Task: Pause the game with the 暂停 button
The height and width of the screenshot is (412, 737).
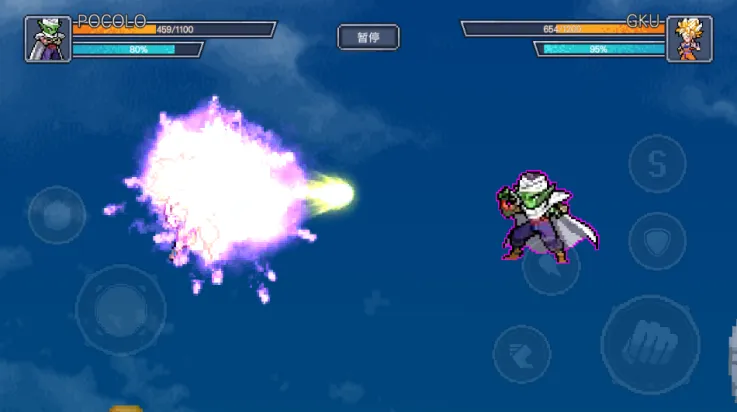Action: tap(368, 38)
